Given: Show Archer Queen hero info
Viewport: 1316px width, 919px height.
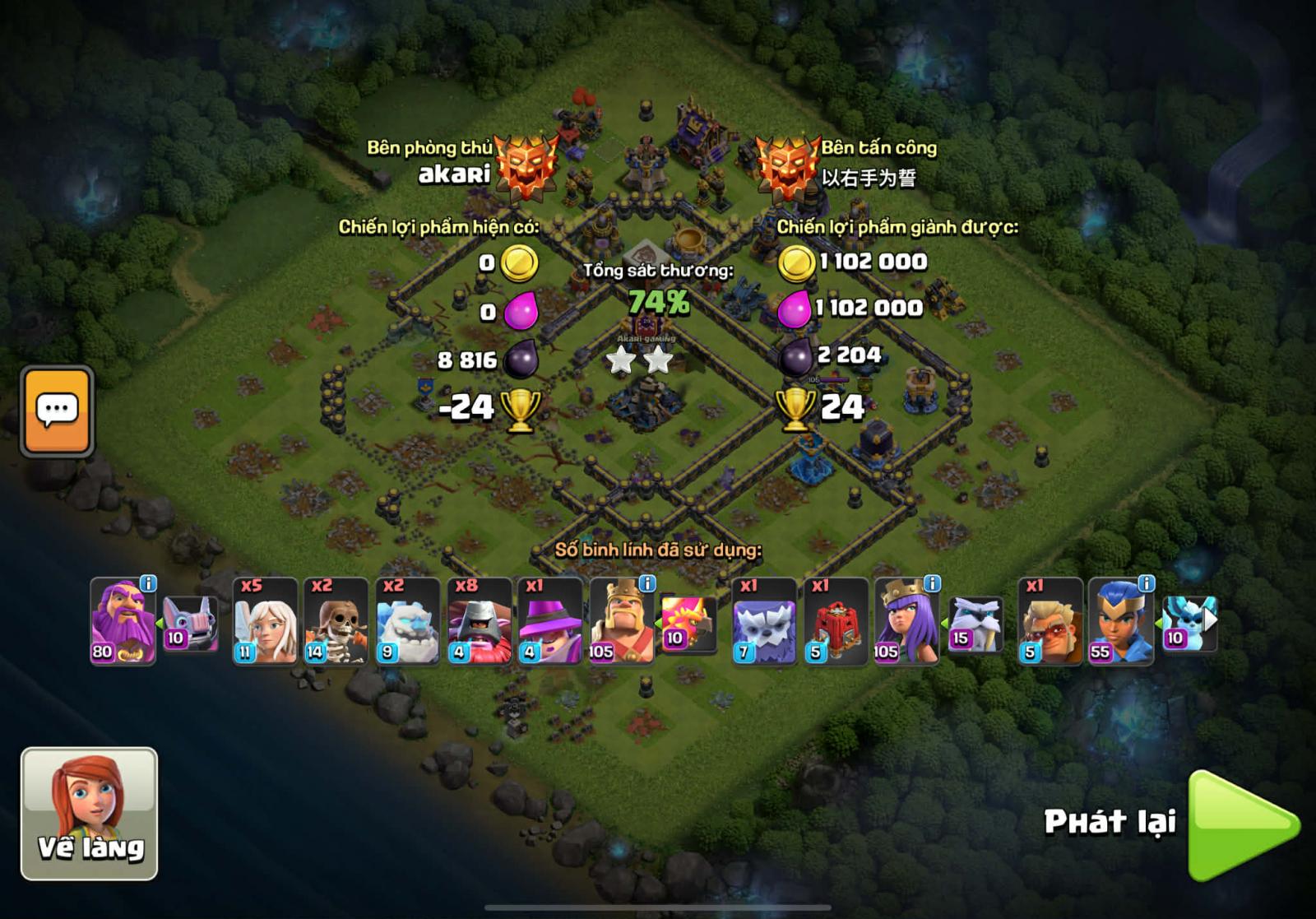Looking at the screenshot, I should [932, 583].
